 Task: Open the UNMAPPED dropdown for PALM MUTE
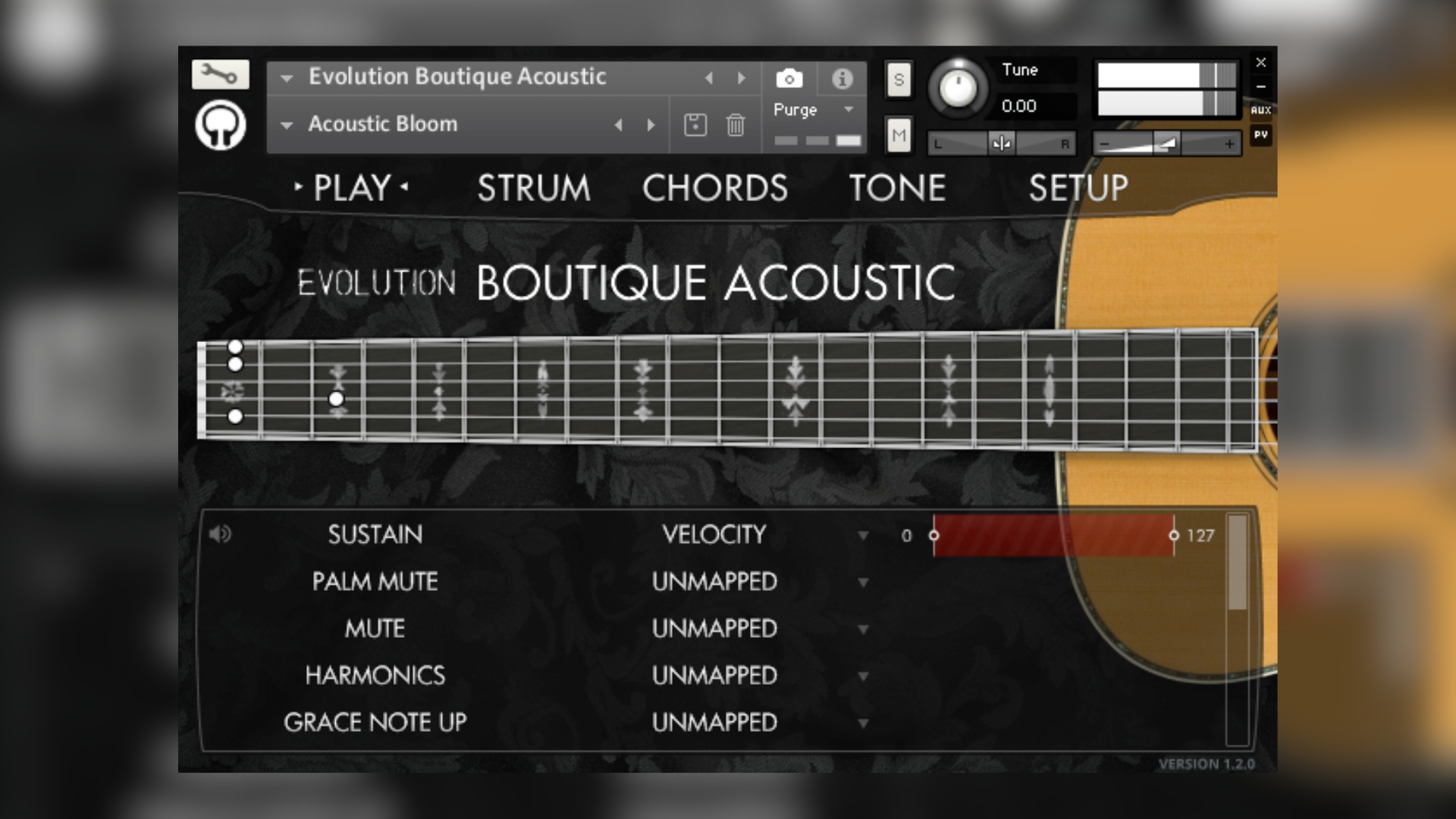(x=863, y=582)
